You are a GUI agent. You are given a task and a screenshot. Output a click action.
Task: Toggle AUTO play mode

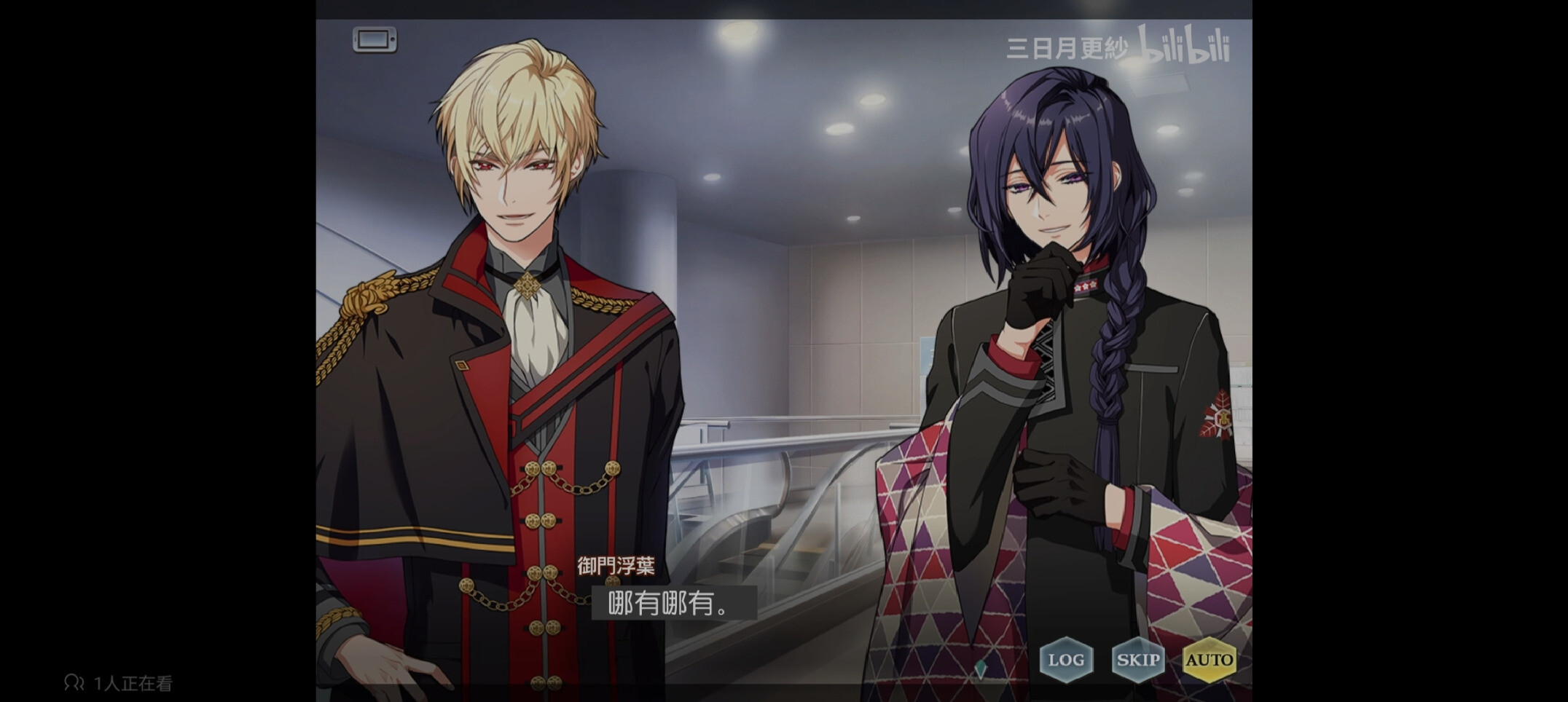(1209, 660)
